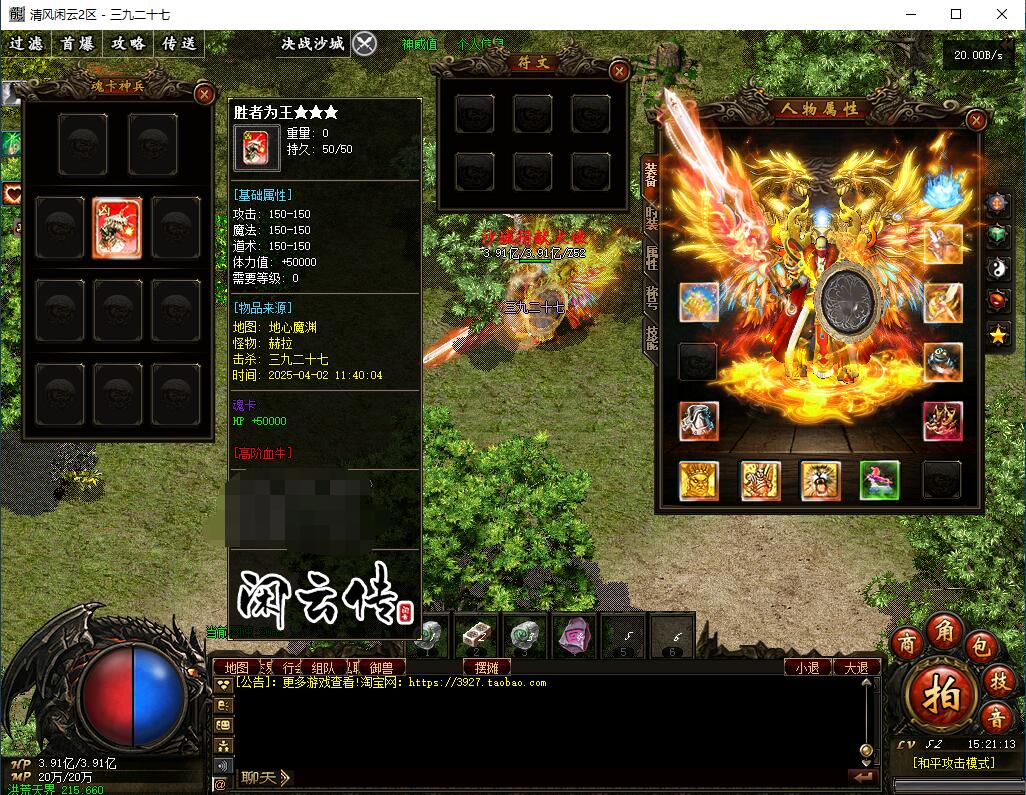Switch to the 属性 attributes tab
The height and width of the screenshot is (795, 1026).
pyautogui.click(x=651, y=256)
